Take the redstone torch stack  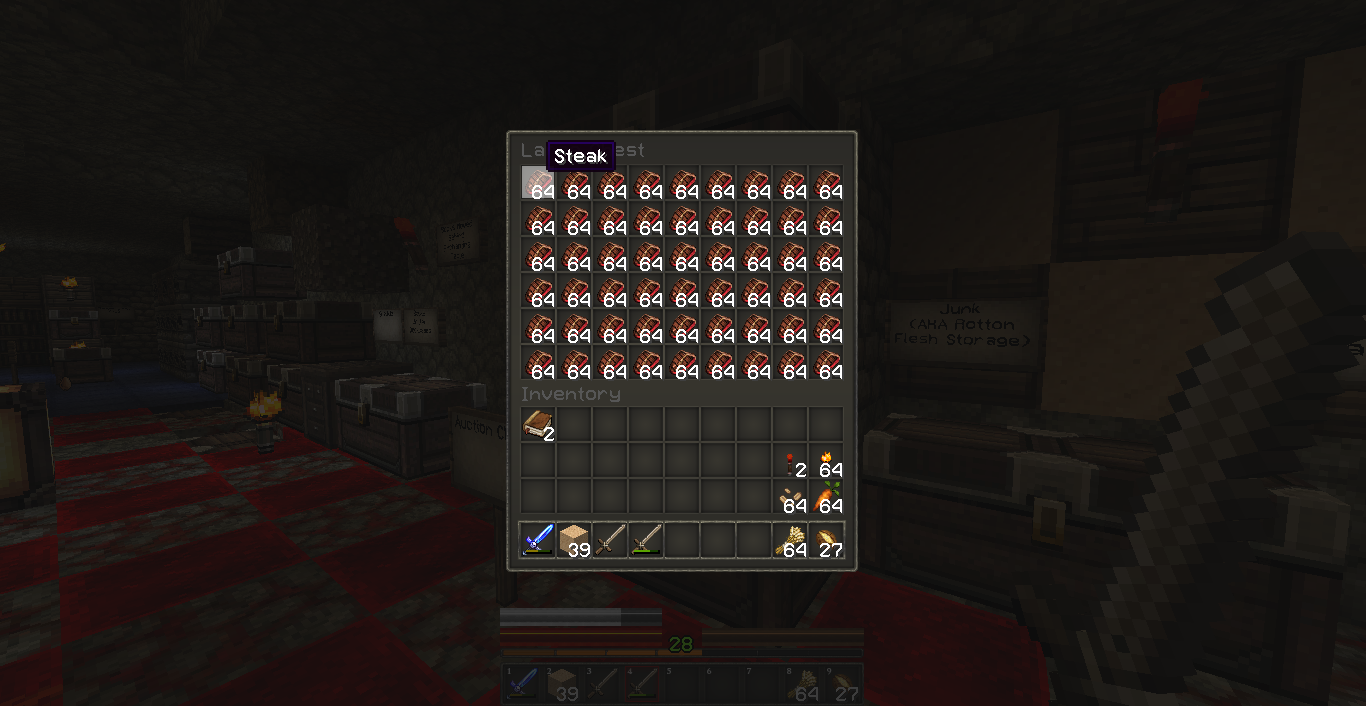point(790,461)
